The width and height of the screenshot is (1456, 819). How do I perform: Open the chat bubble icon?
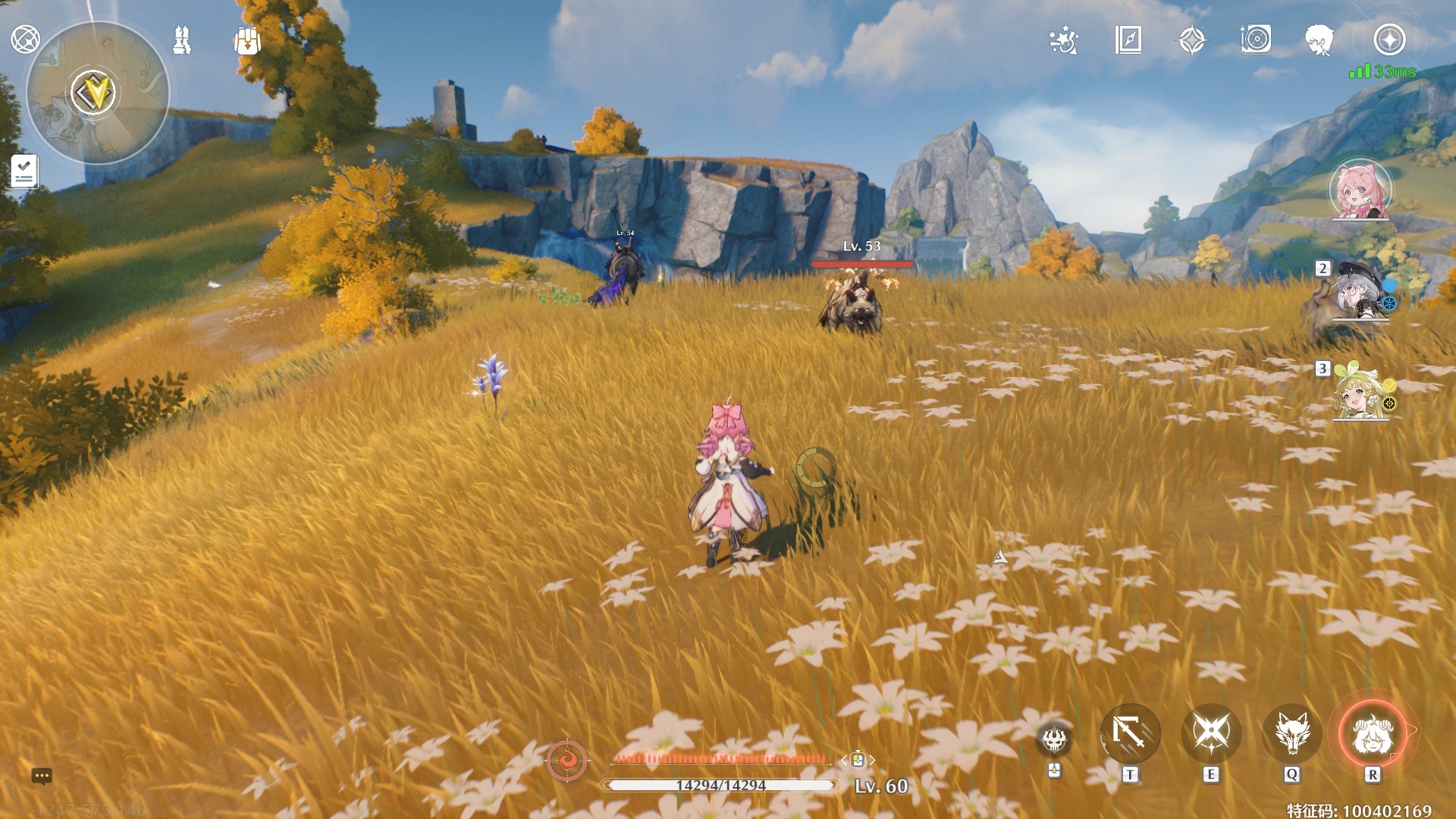[x=42, y=776]
